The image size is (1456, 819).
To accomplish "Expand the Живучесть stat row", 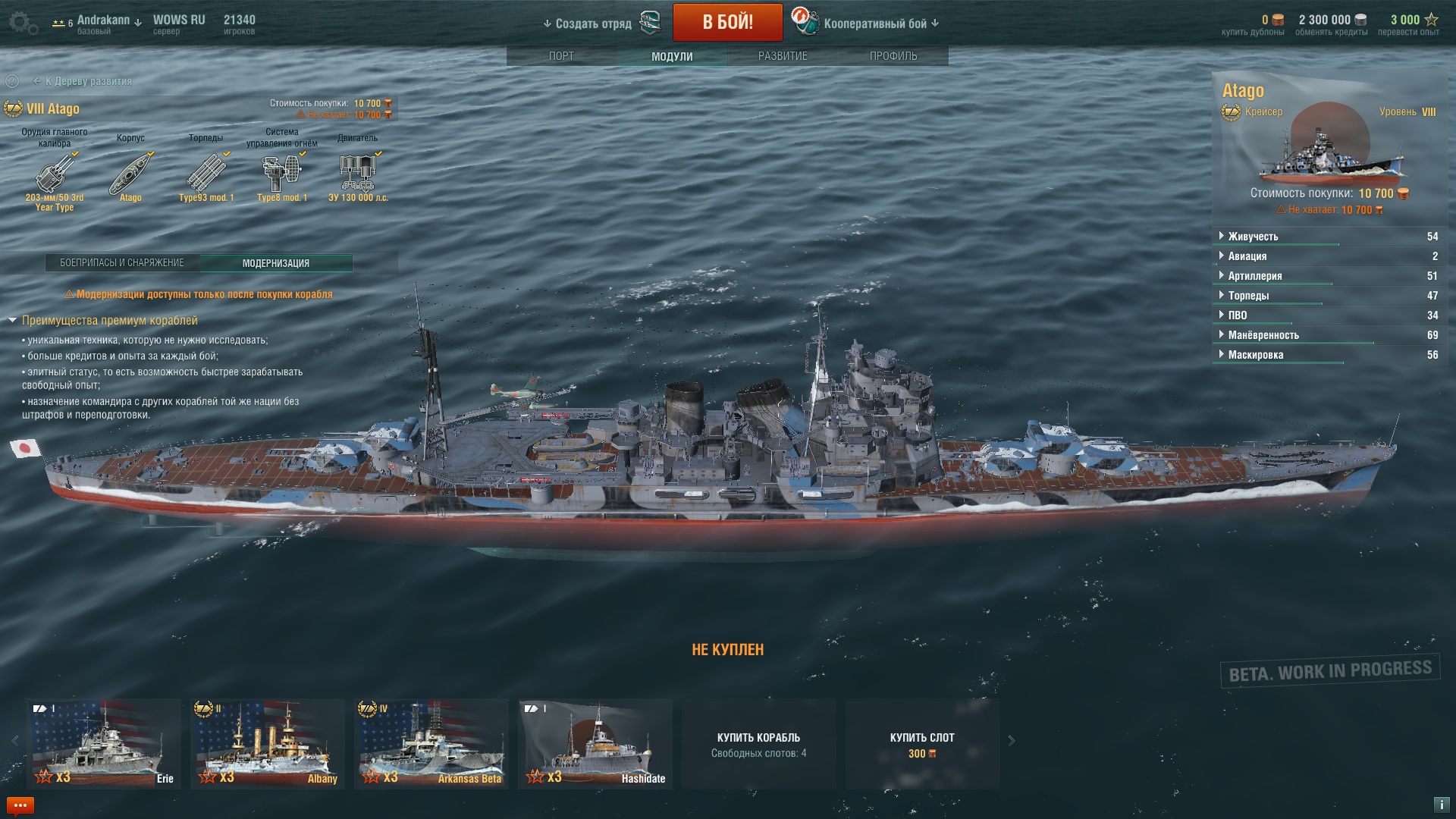I will 1253,237.
